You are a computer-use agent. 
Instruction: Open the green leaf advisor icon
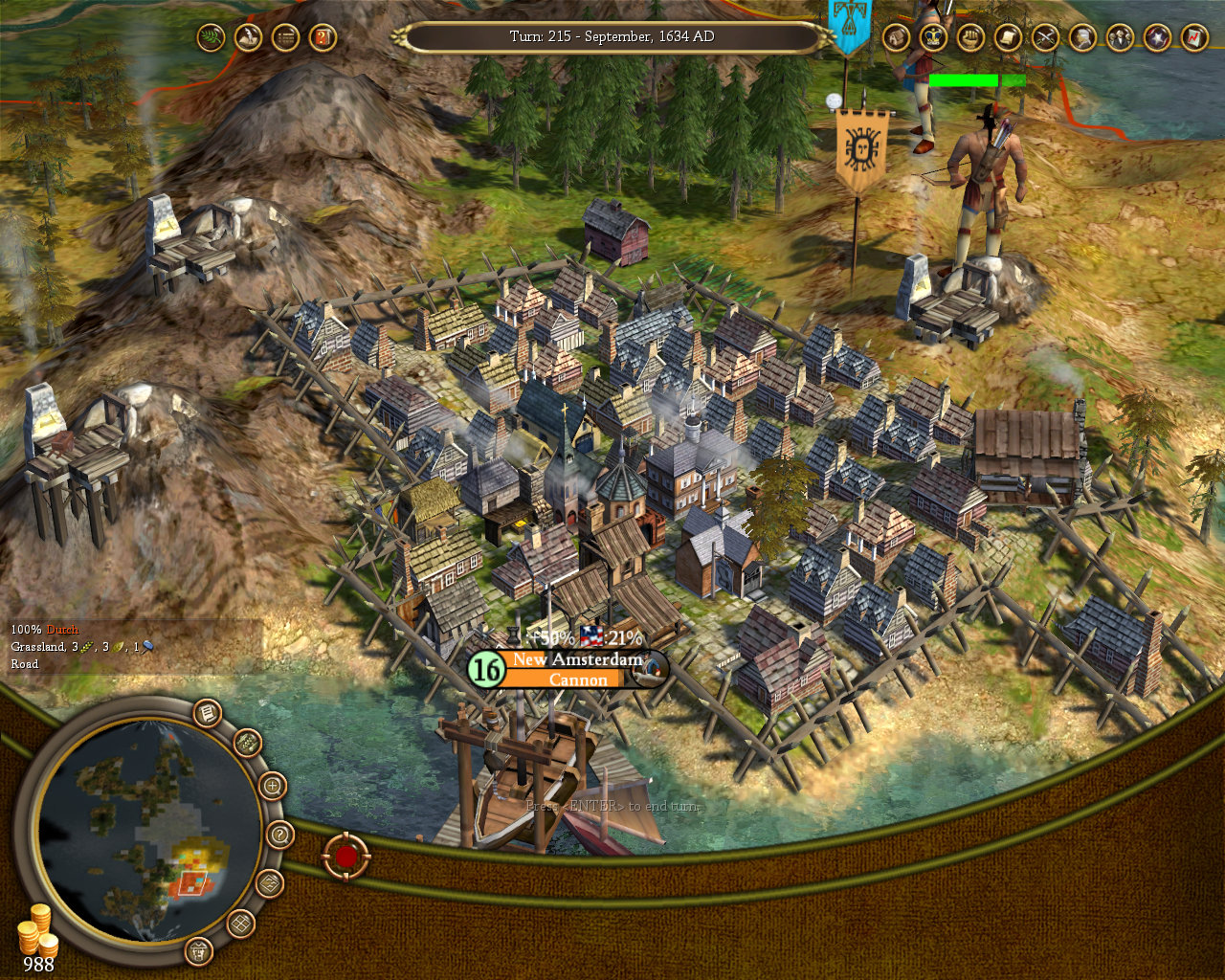coord(211,38)
